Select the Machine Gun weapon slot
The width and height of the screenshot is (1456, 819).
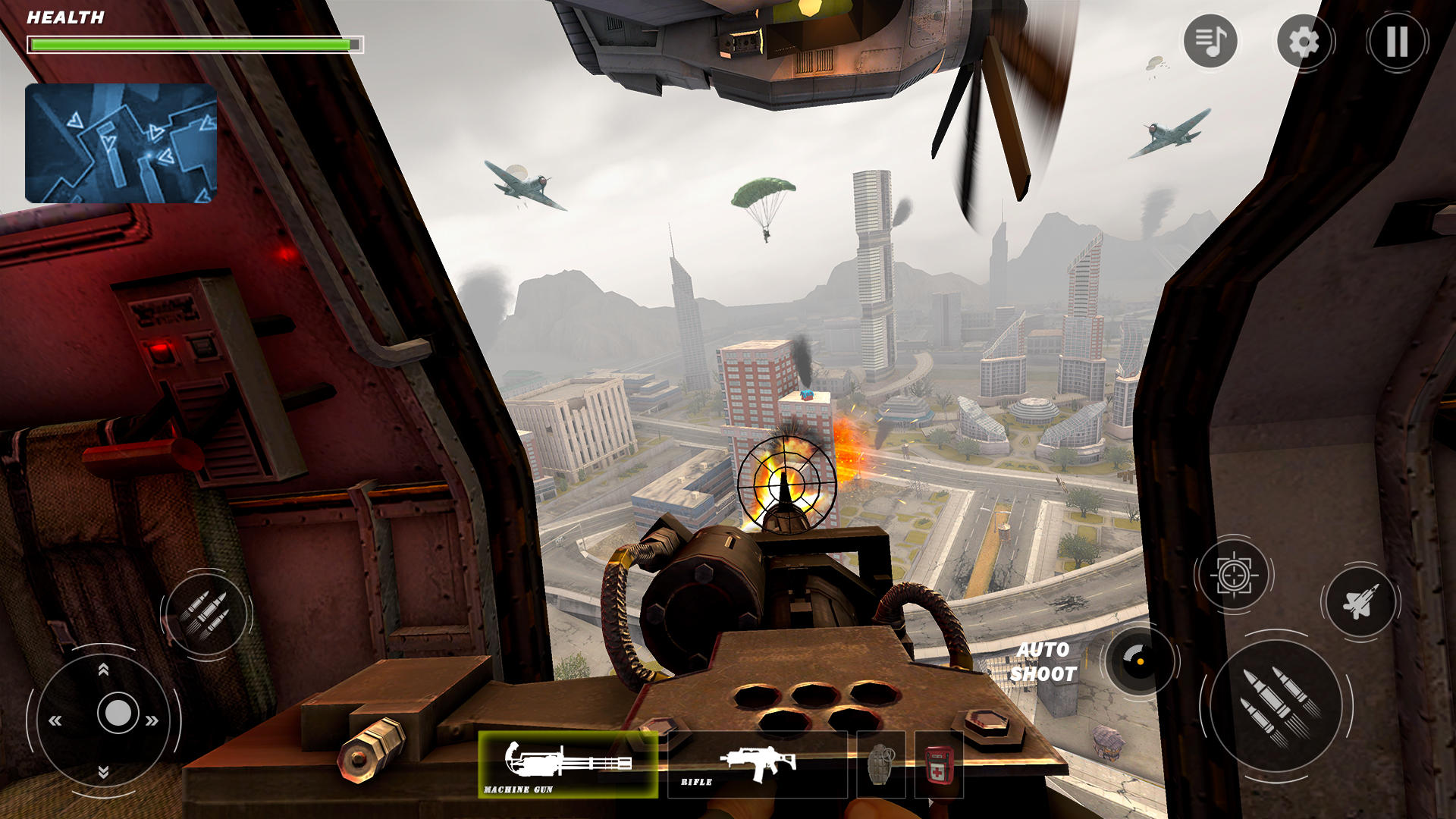[x=567, y=764]
